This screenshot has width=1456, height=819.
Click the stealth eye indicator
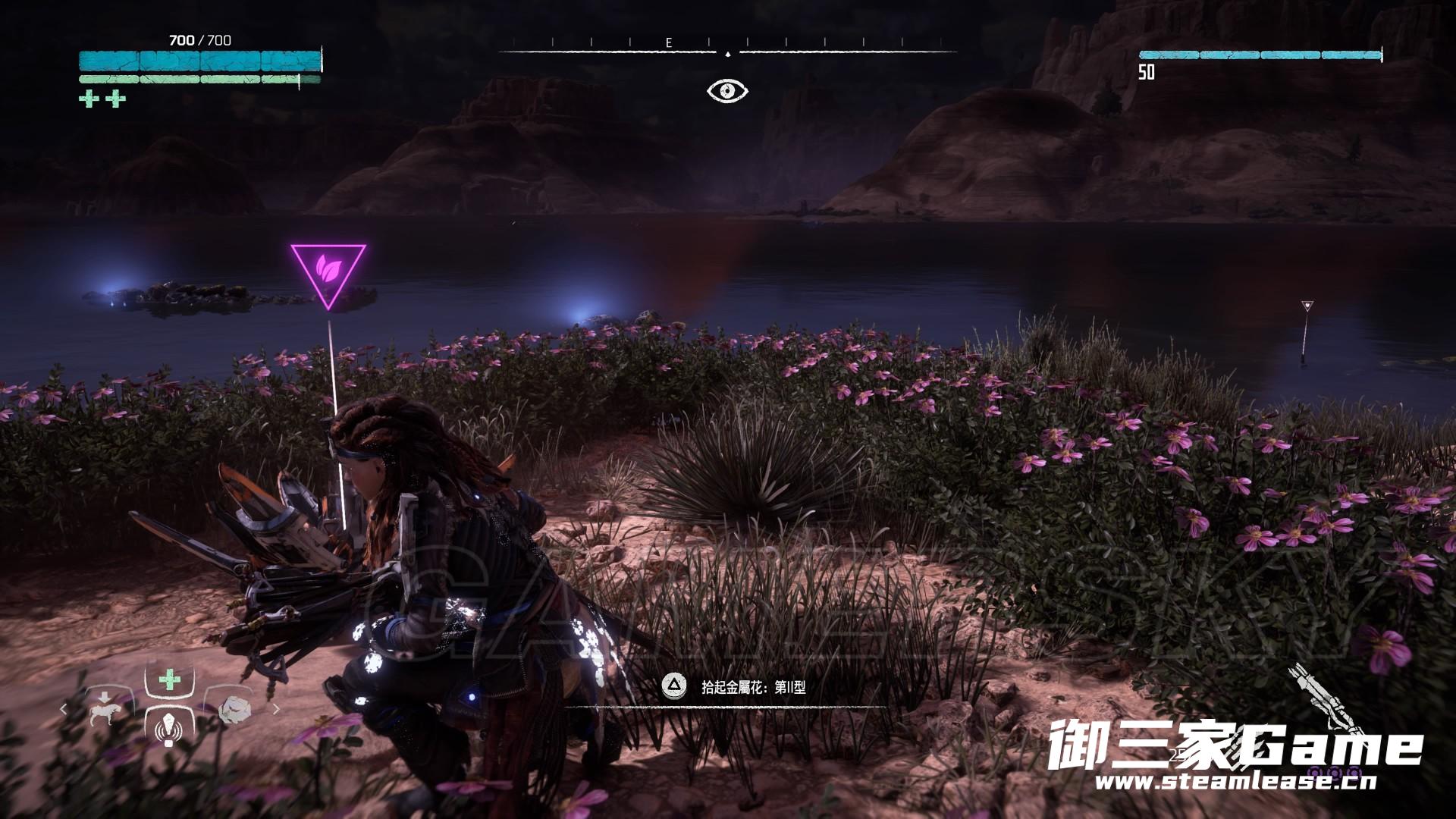727,91
